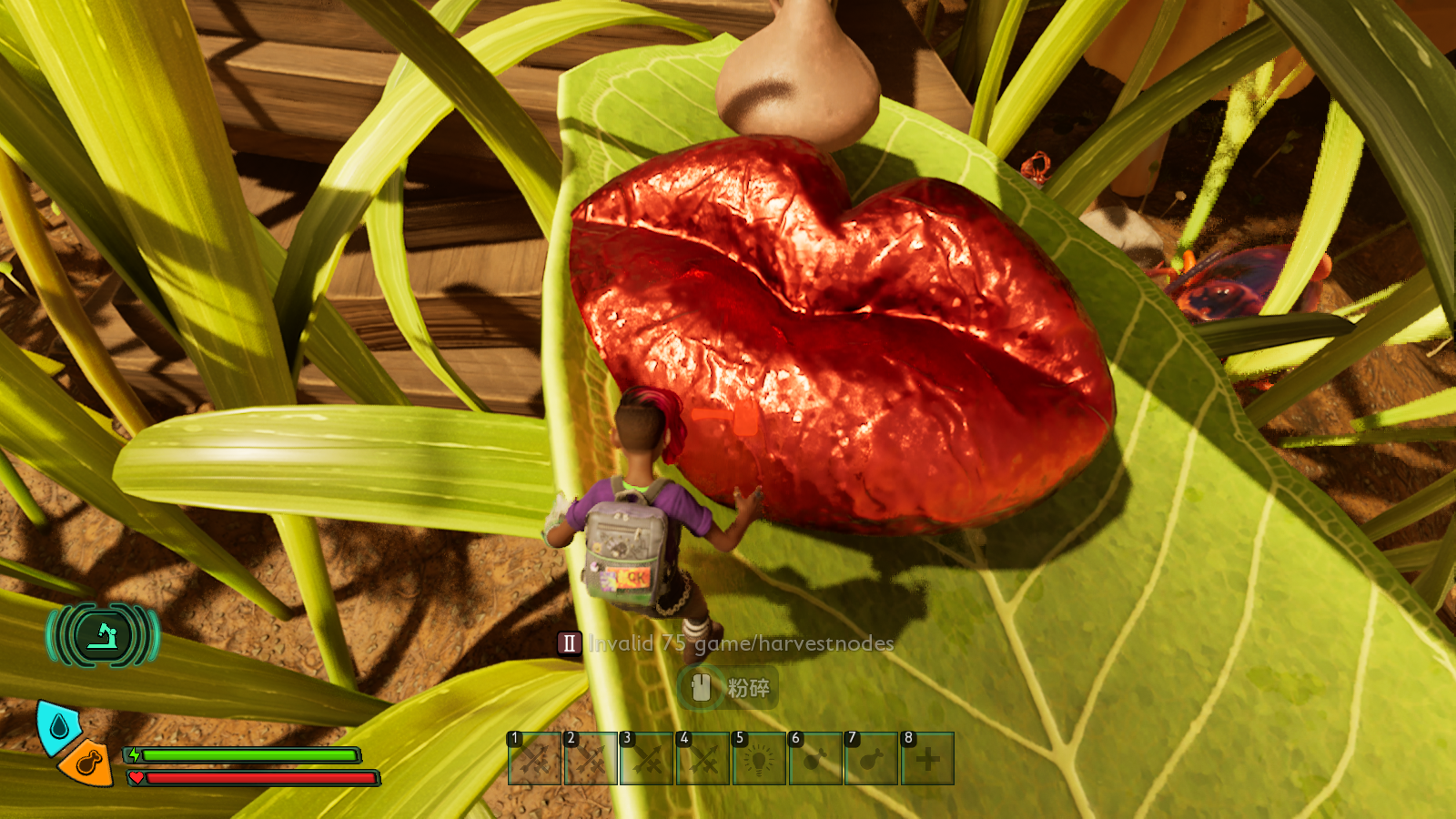
Task: Activate hotbar slot 4 weapon placeholder
Action: click(703, 759)
